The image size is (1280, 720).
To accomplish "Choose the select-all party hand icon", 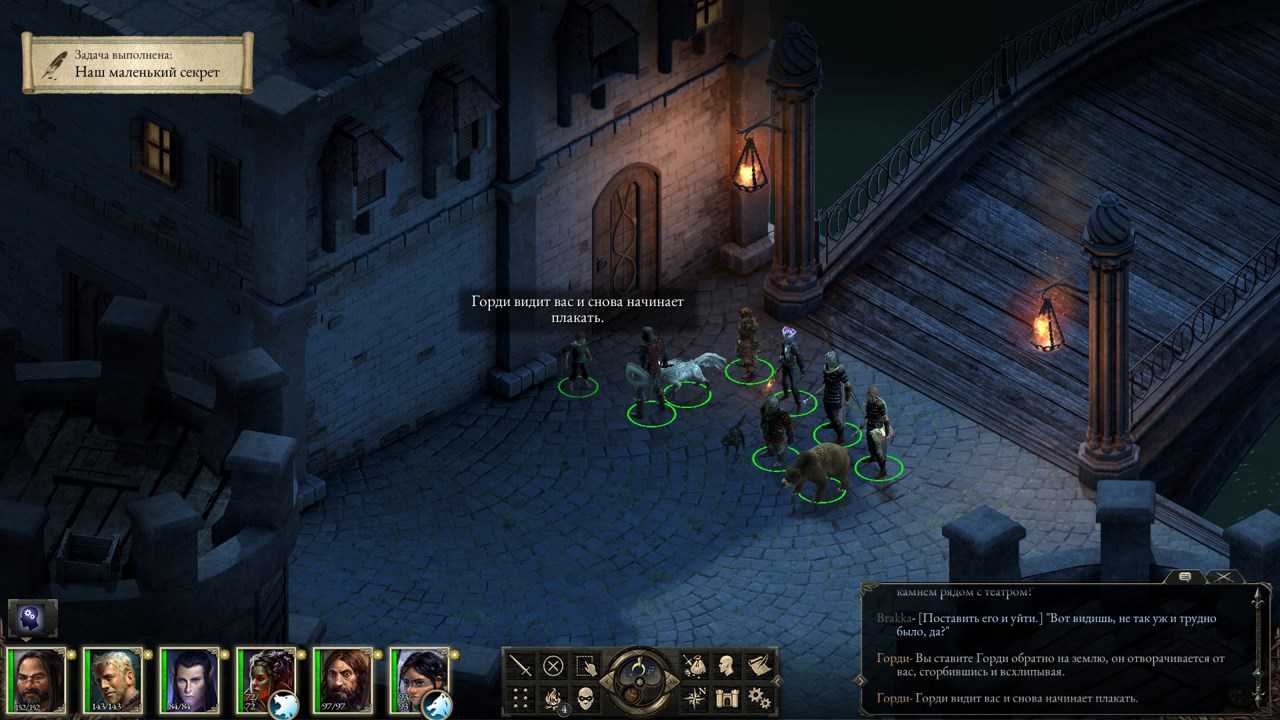I will click(585, 665).
